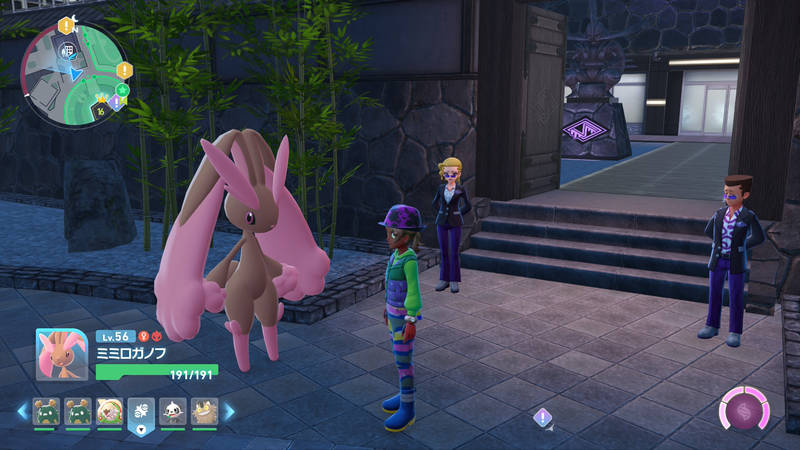Click the building icon on the minimap
Image resolution: width=800 pixels, height=450 pixels.
tap(69, 51)
